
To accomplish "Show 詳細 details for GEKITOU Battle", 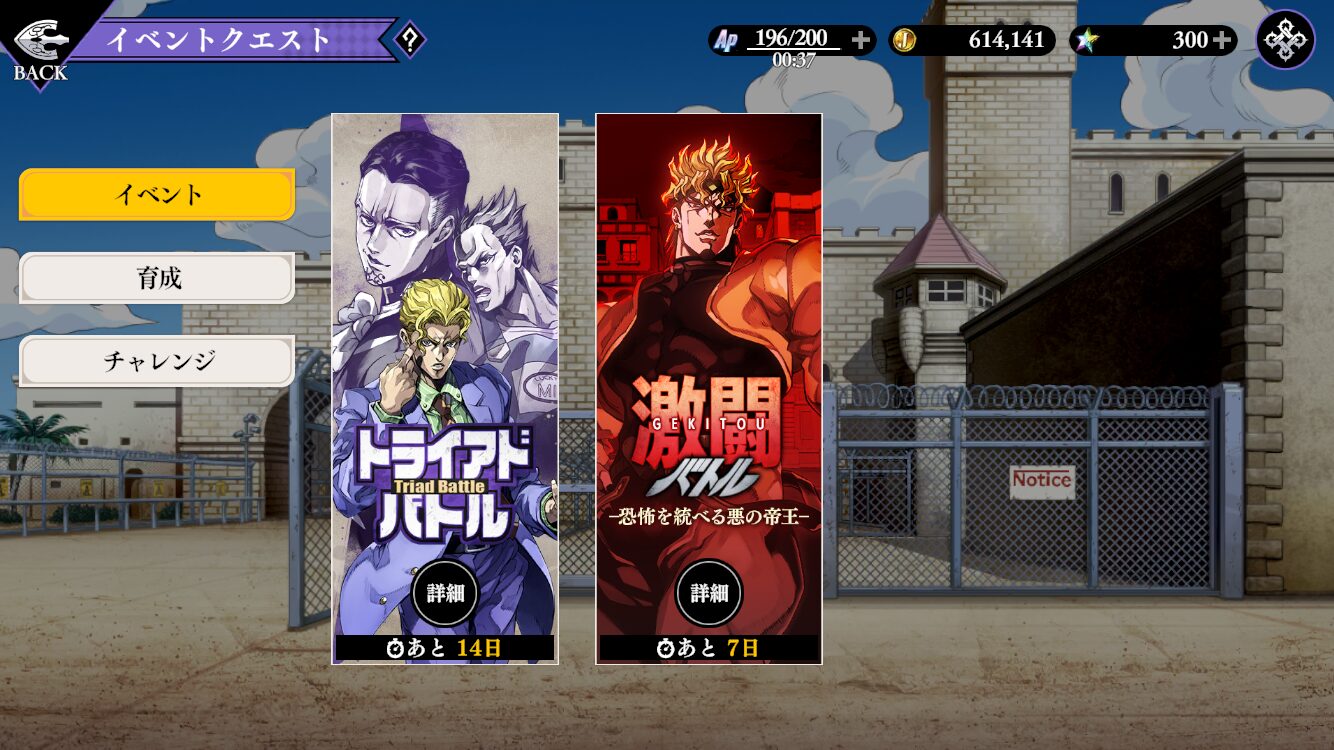I will tap(709, 593).
